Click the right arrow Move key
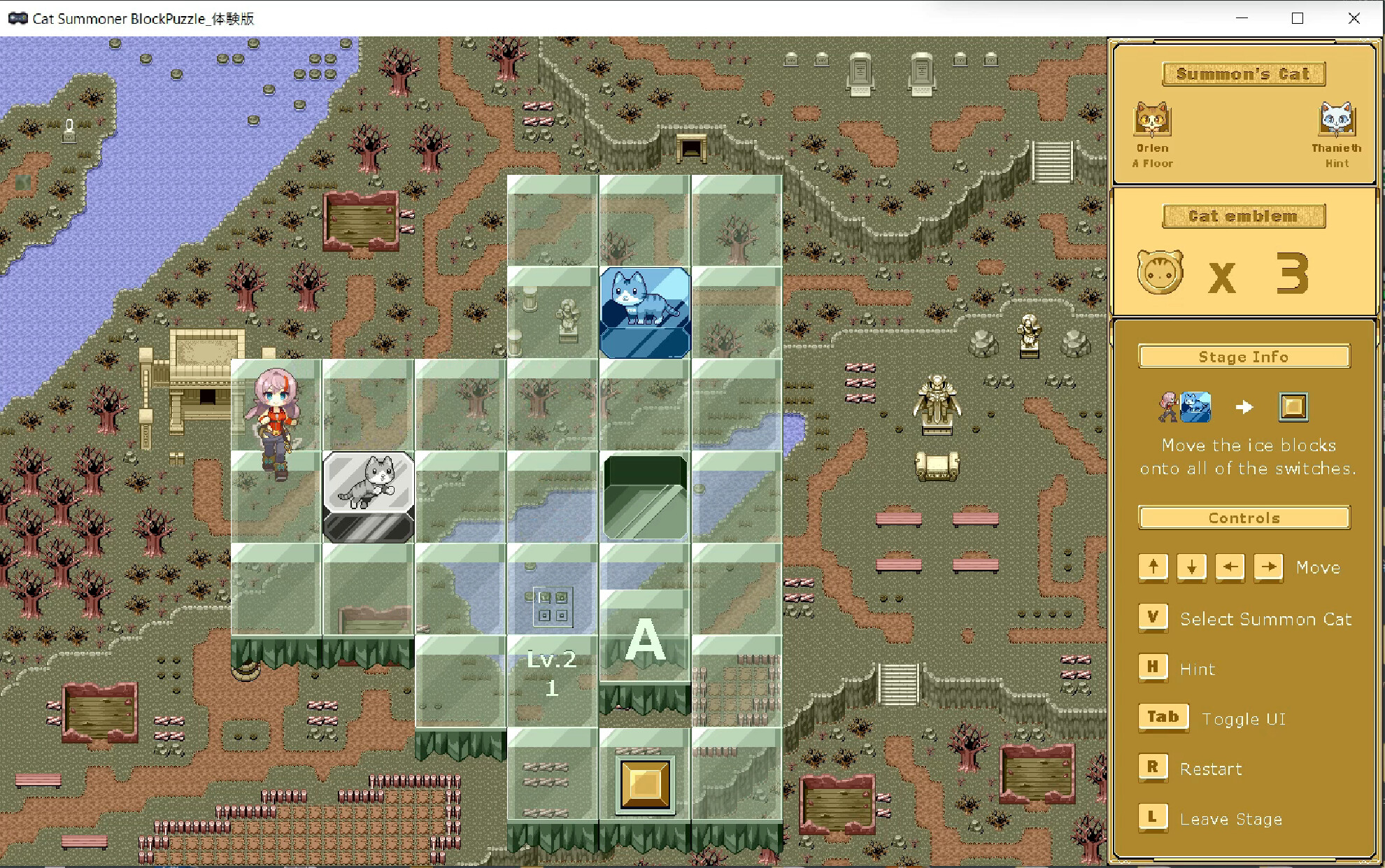The image size is (1385, 868). tap(1268, 567)
